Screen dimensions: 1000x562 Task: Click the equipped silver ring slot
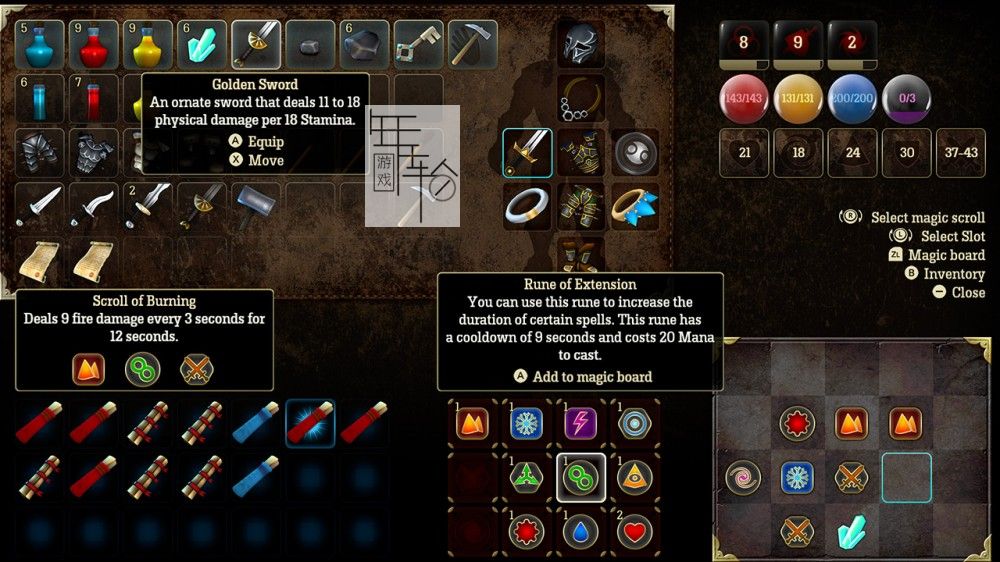(527, 206)
